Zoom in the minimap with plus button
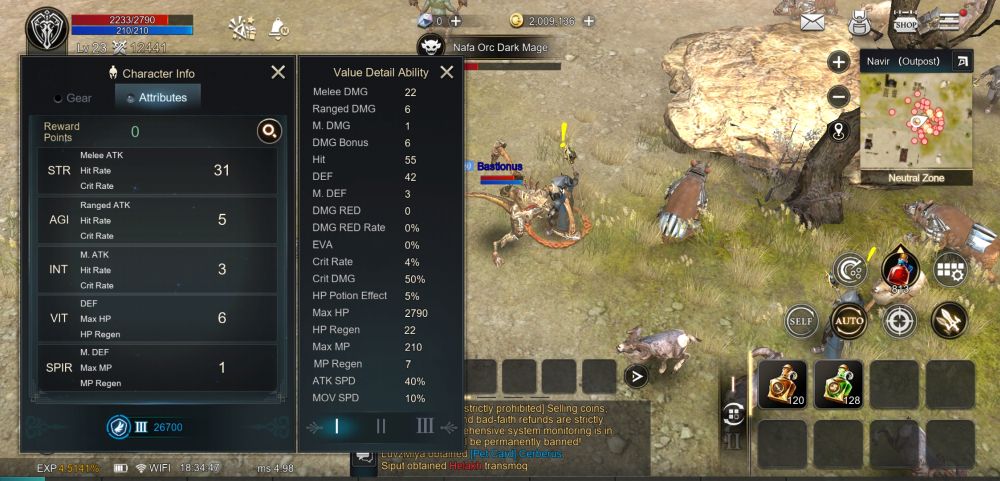Viewport: 1000px width, 481px height. (x=839, y=62)
